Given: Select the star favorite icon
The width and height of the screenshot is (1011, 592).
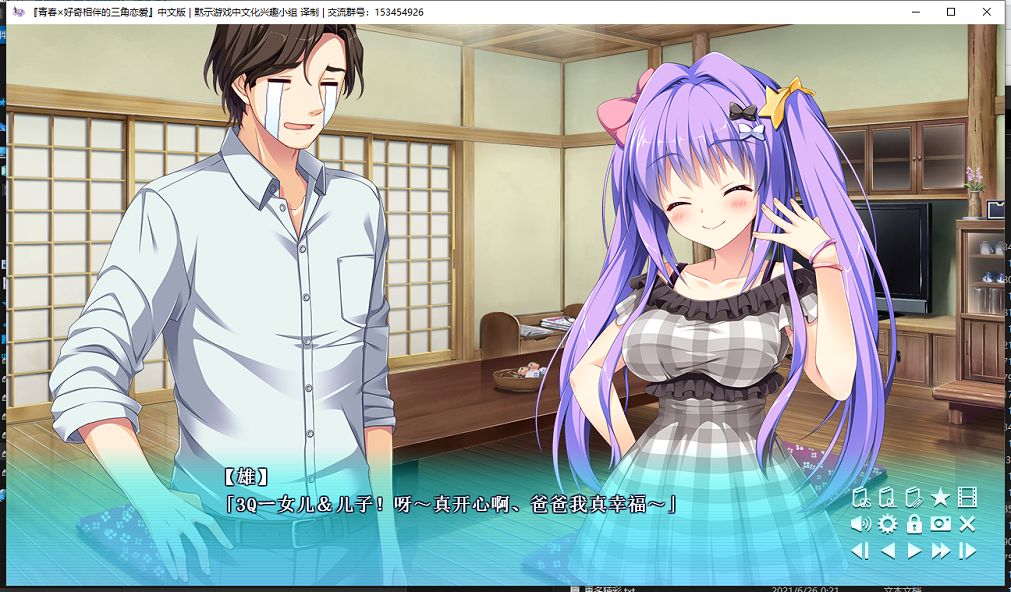Looking at the screenshot, I should (x=940, y=497).
